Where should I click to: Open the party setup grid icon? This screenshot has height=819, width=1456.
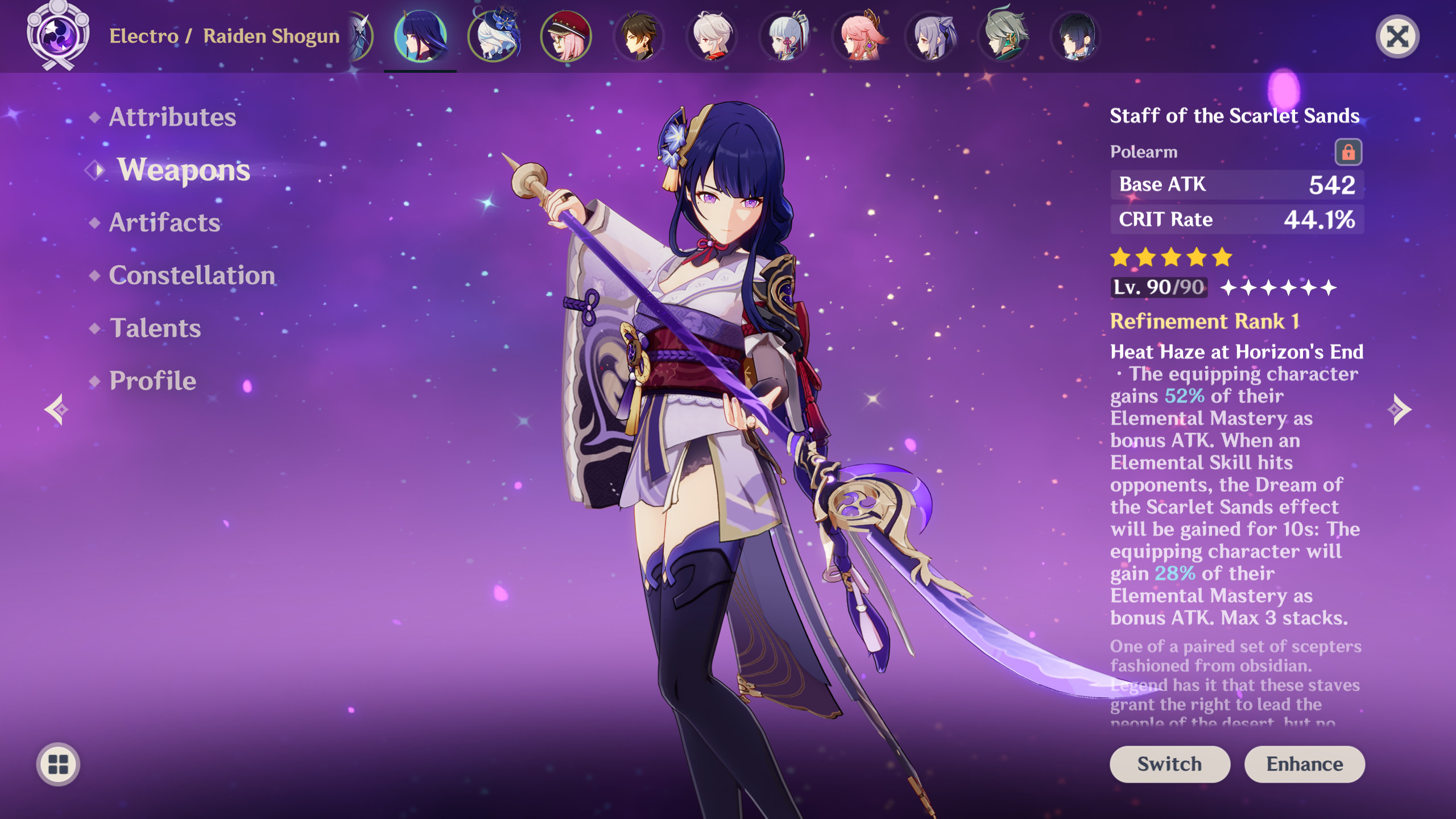coord(57,764)
